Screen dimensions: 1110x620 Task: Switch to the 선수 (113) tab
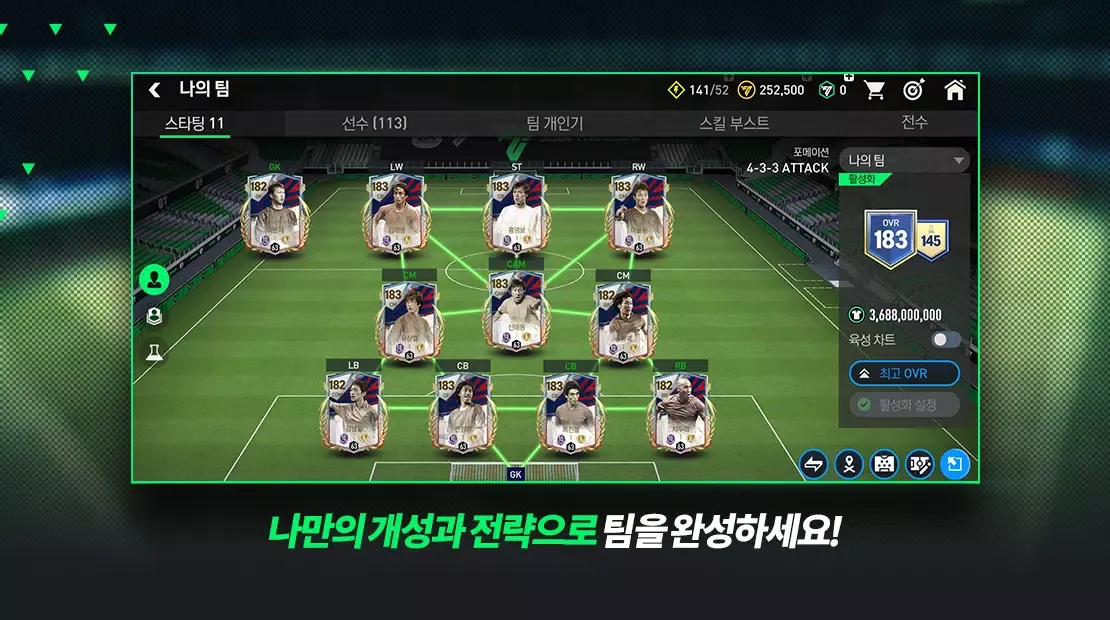(374, 123)
